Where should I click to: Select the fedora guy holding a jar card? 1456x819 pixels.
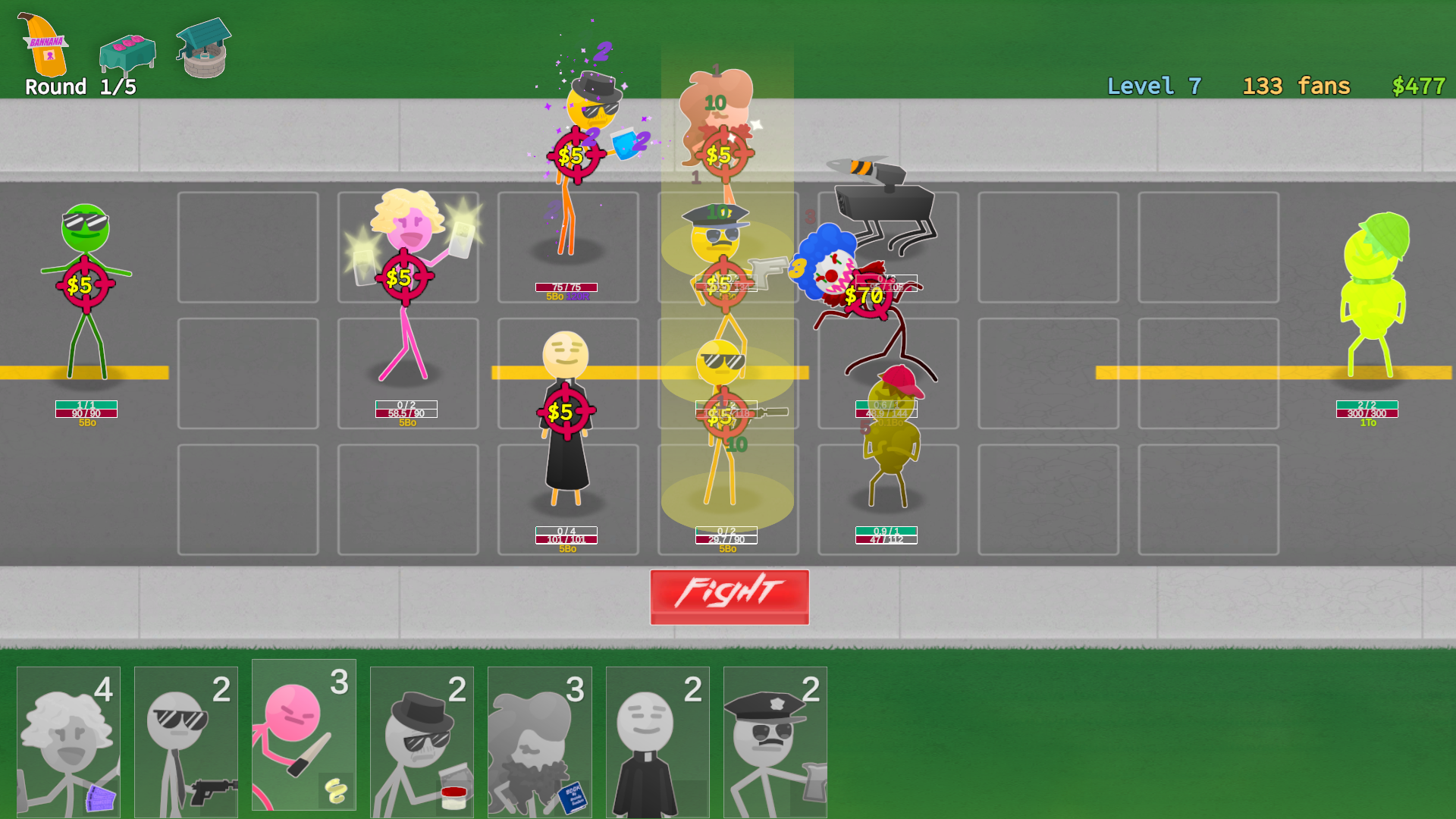click(422, 739)
